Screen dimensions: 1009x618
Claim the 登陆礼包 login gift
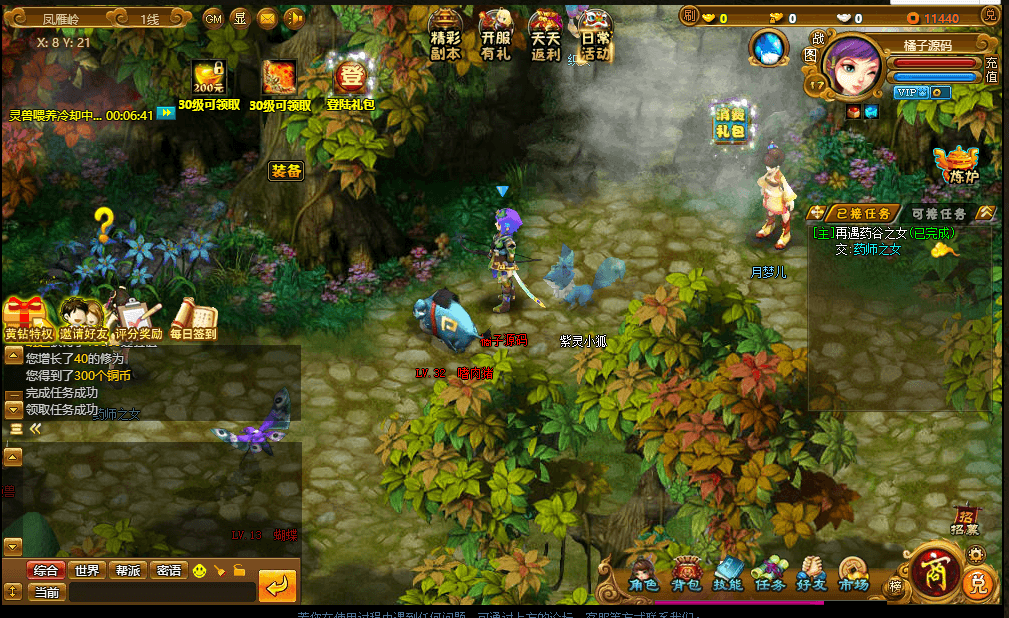point(351,83)
